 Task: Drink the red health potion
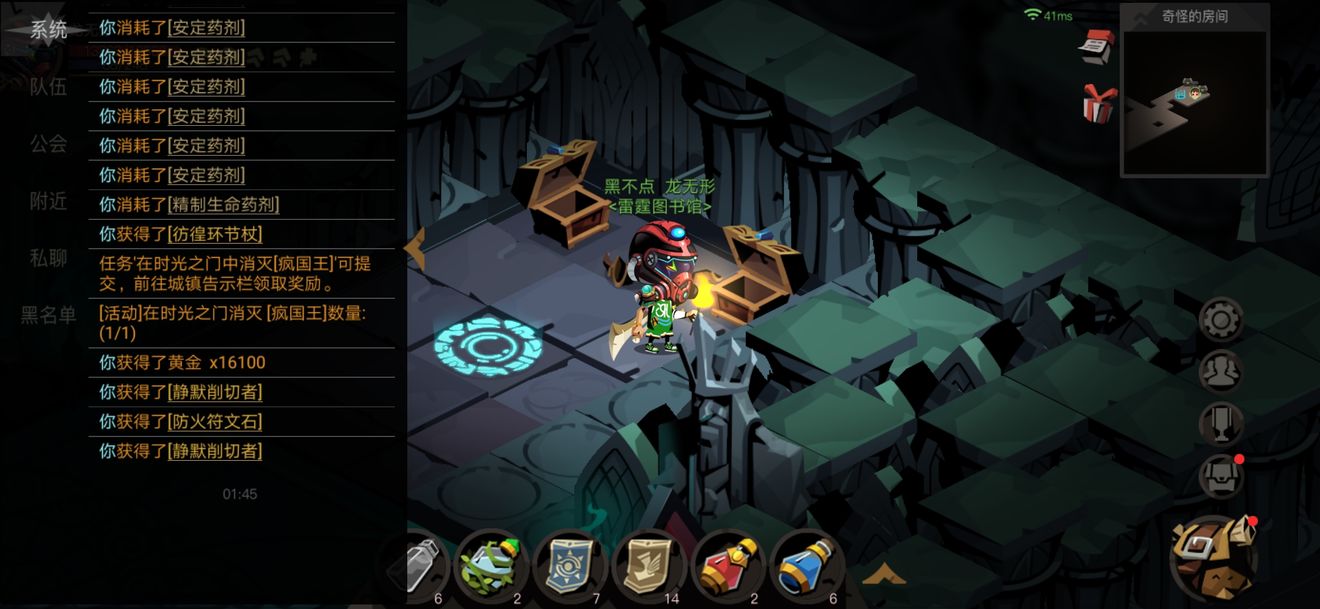click(729, 566)
